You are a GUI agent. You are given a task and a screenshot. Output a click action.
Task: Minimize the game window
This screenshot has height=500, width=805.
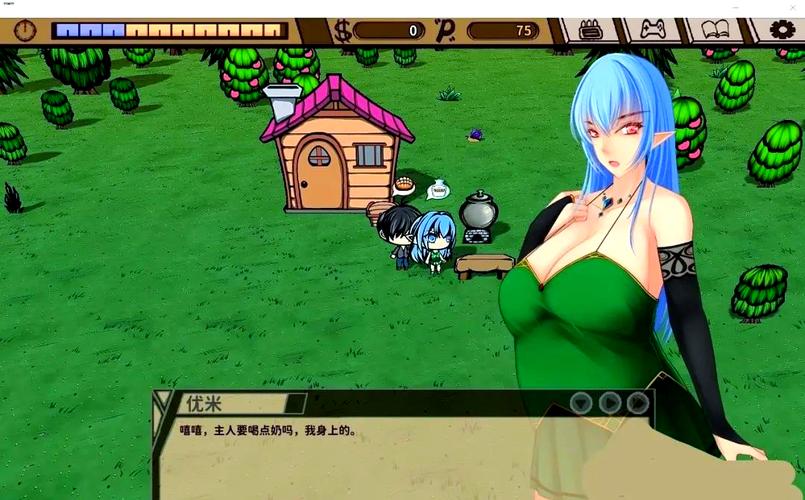pos(737,7)
